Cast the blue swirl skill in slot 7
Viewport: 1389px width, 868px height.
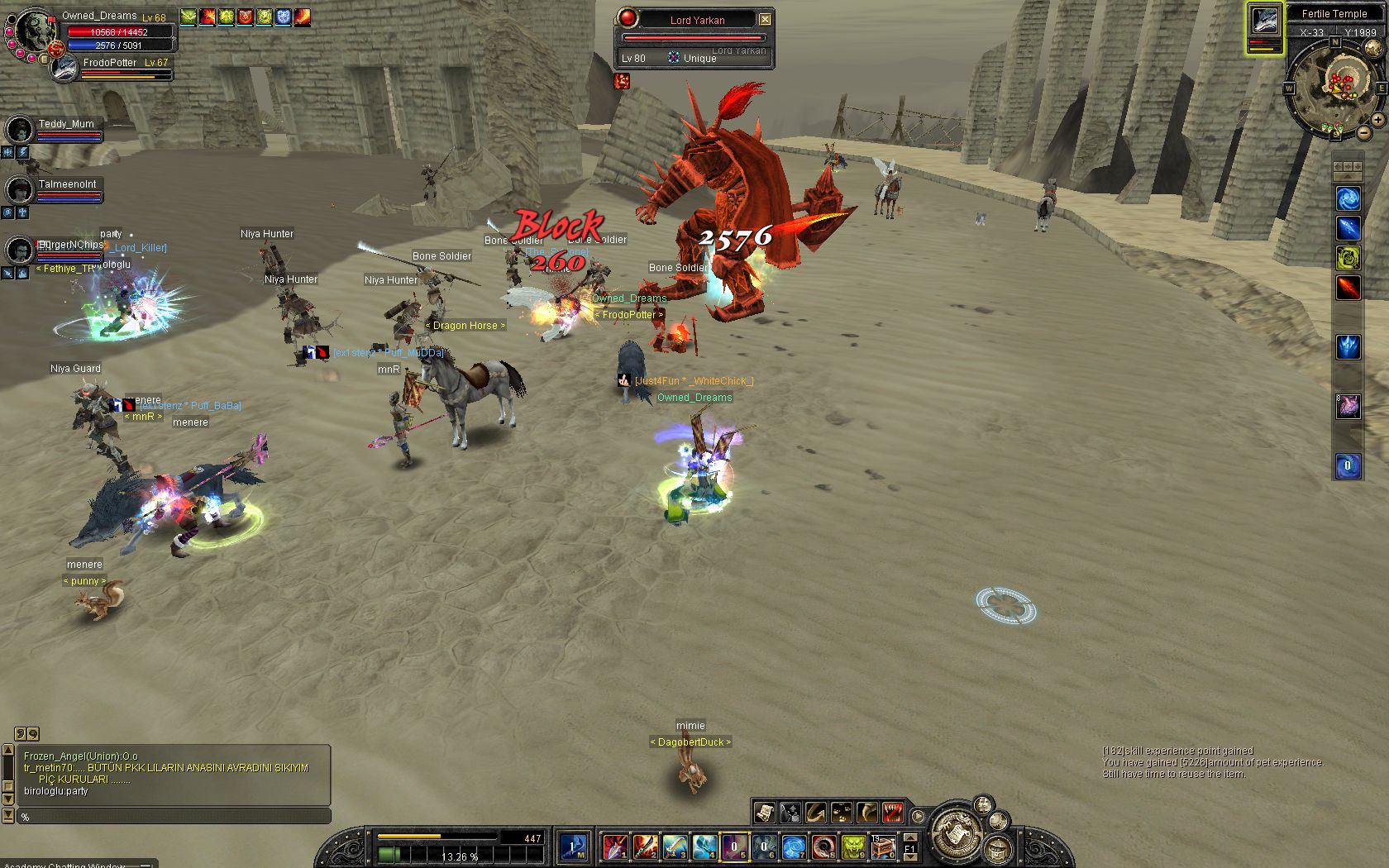tap(793, 847)
